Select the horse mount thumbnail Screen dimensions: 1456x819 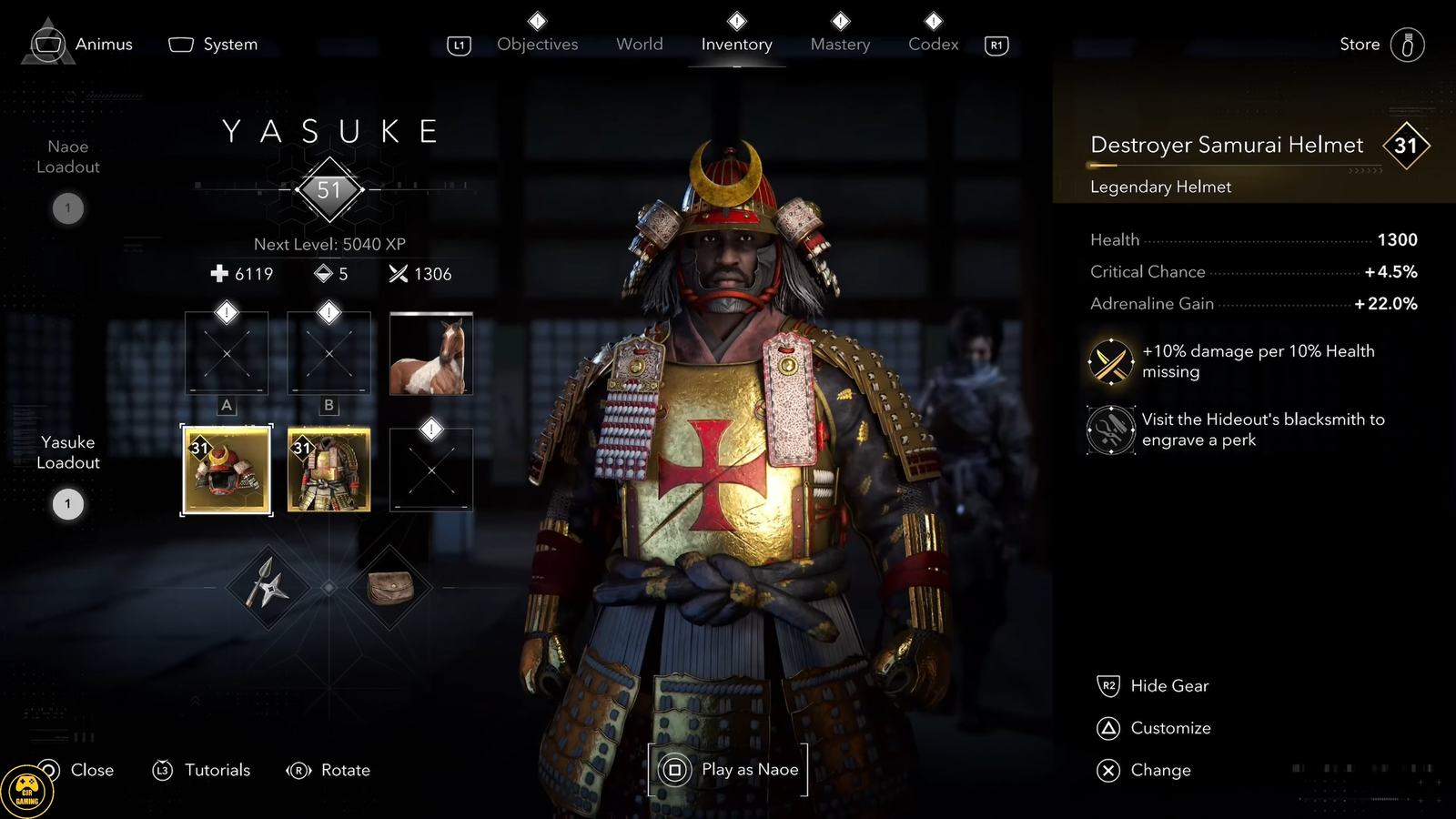[x=430, y=354]
